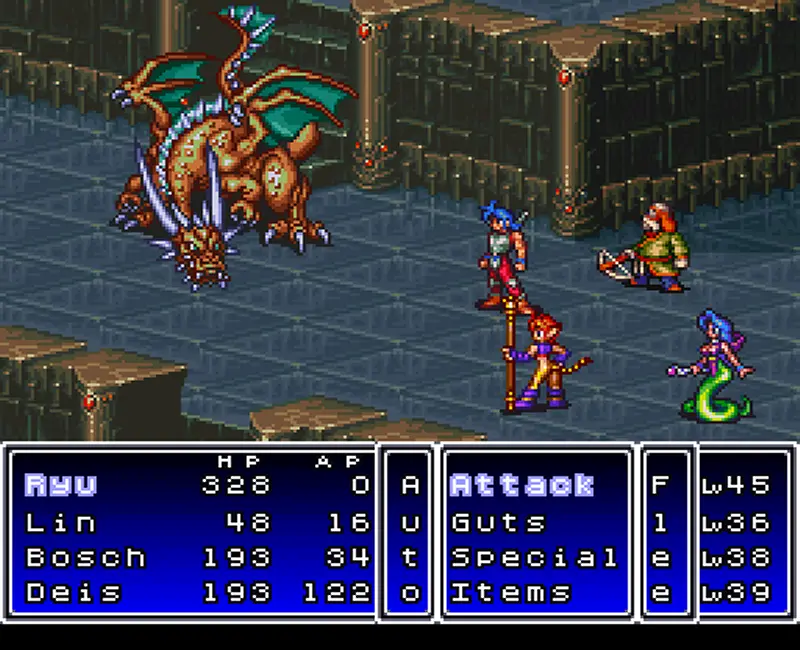Select Bosch in the party list

[x=85, y=557]
